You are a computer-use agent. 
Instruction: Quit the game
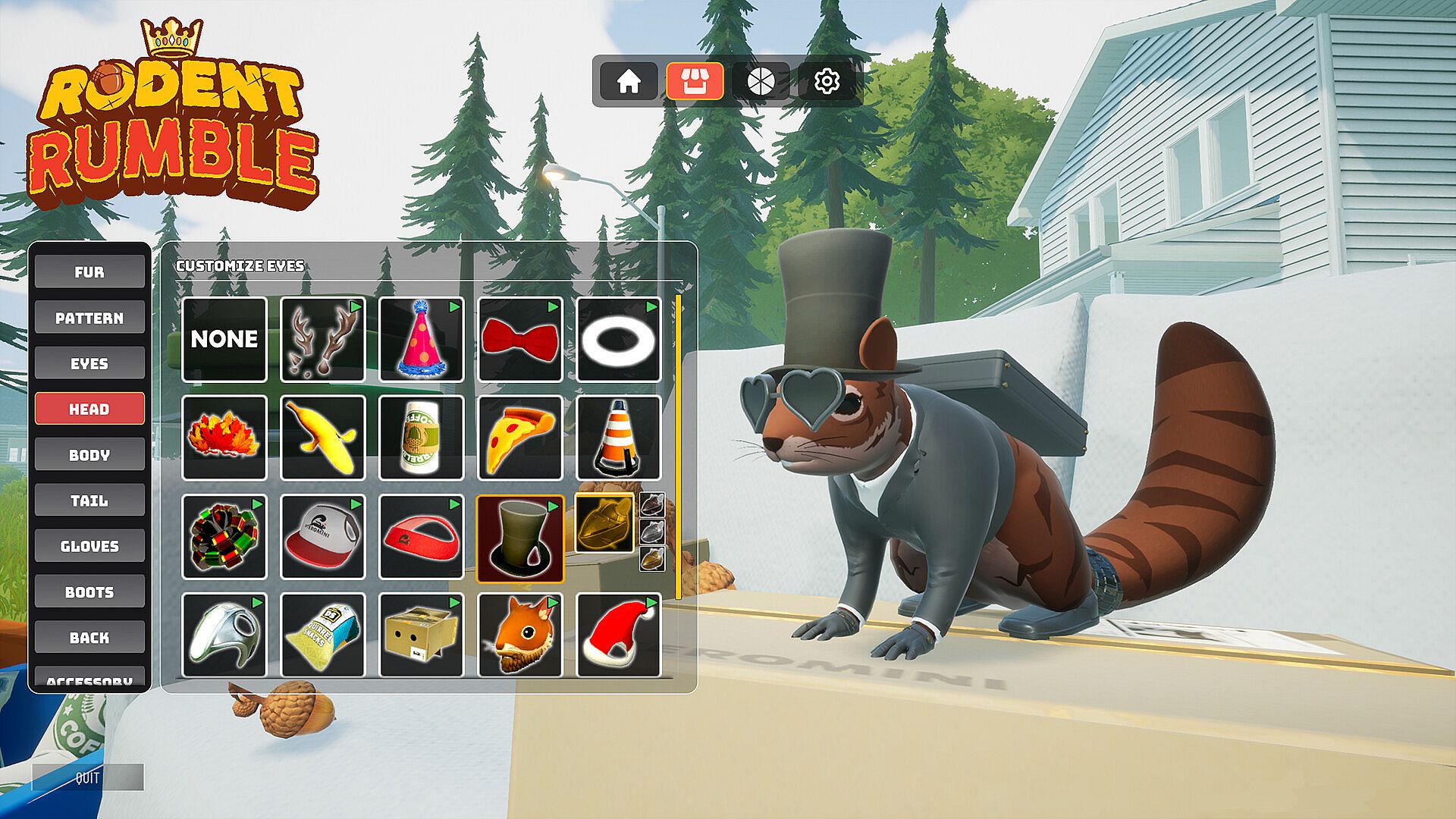(88, 777)
